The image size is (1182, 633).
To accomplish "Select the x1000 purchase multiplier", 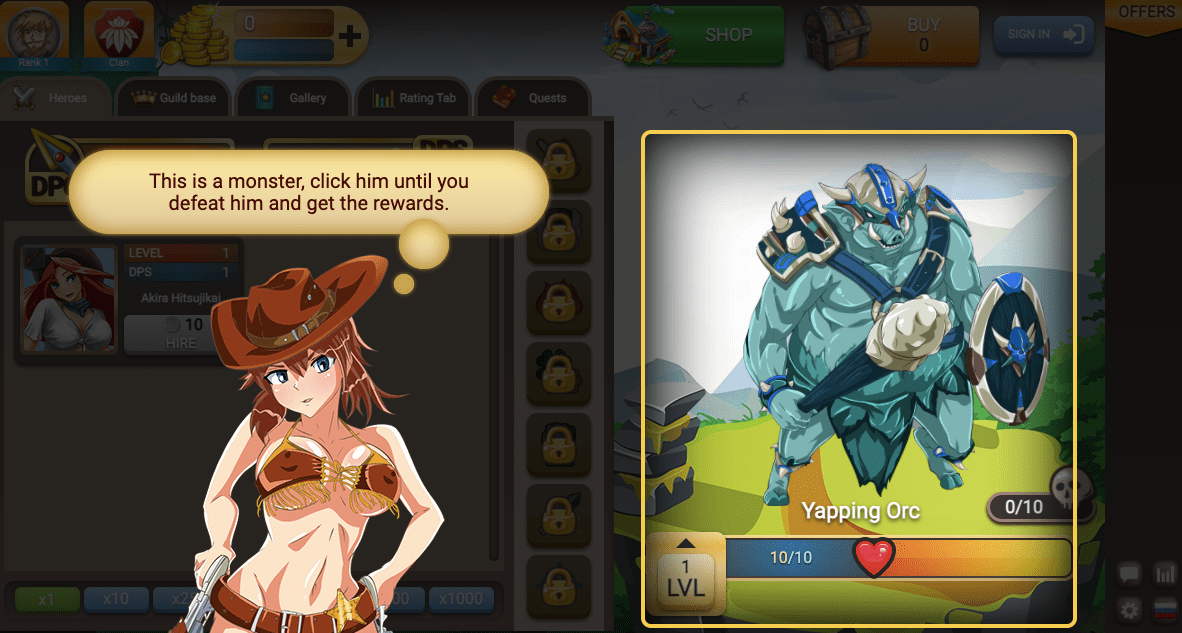I will point(461,599).
